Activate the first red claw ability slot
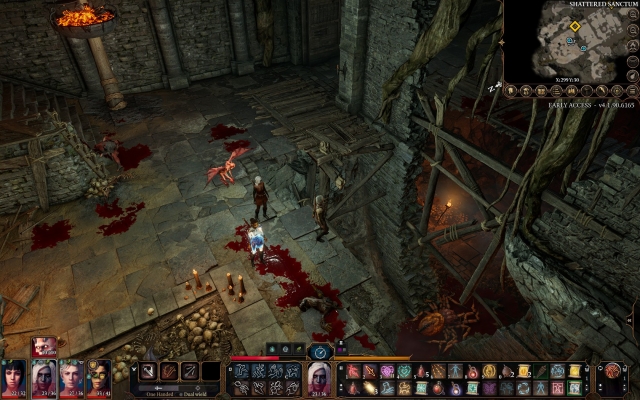This screenshot has height=400, width=640. click(x=354, y=371)
